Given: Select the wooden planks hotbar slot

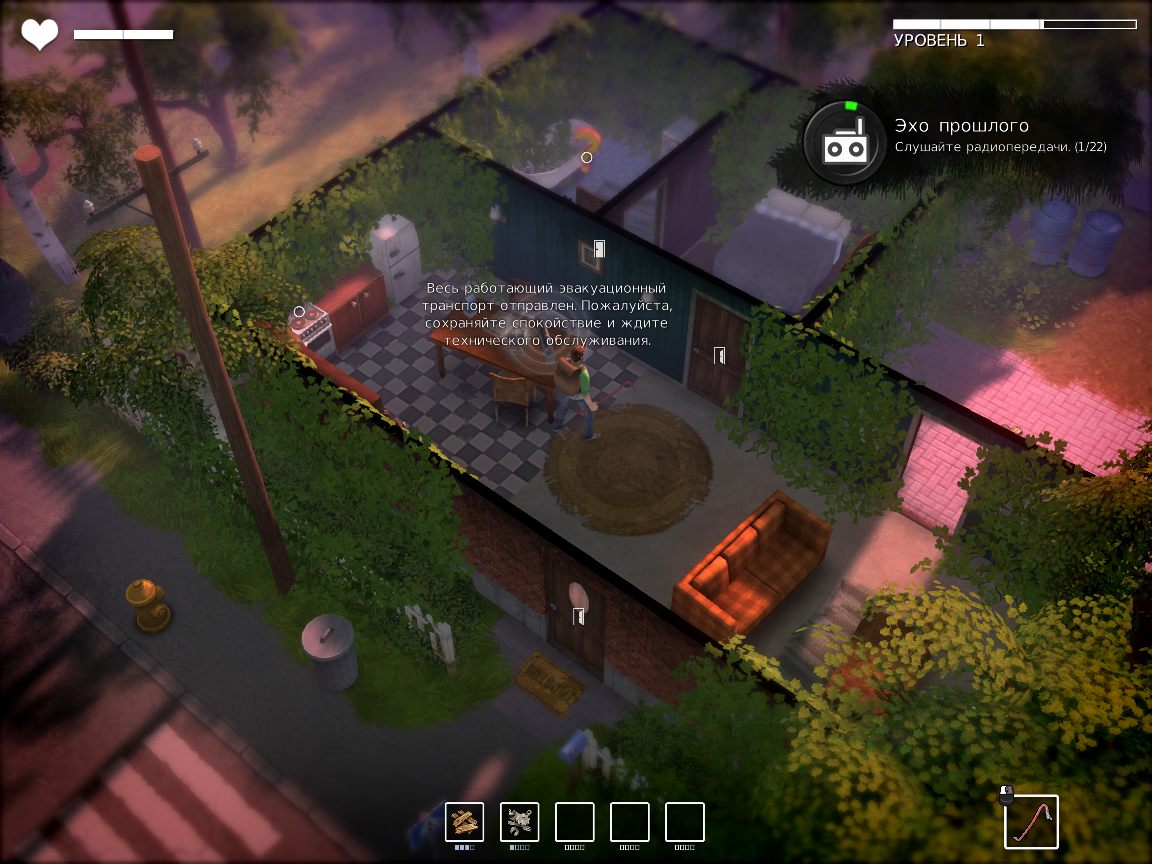Looking at the screenshot, I should pos(464,822).
